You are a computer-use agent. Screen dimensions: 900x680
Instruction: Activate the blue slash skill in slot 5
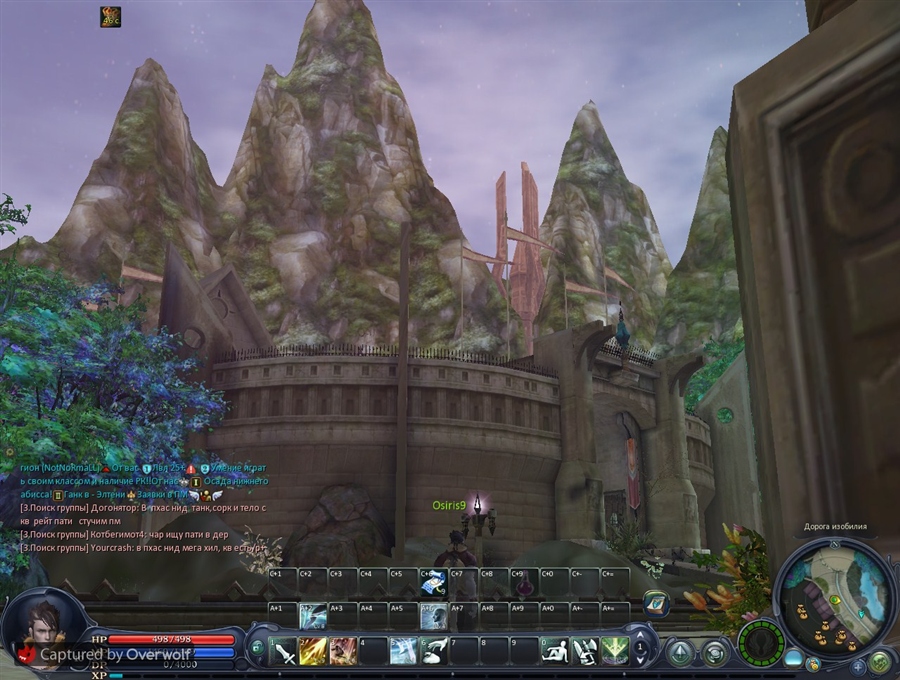(x=404, y=651)
